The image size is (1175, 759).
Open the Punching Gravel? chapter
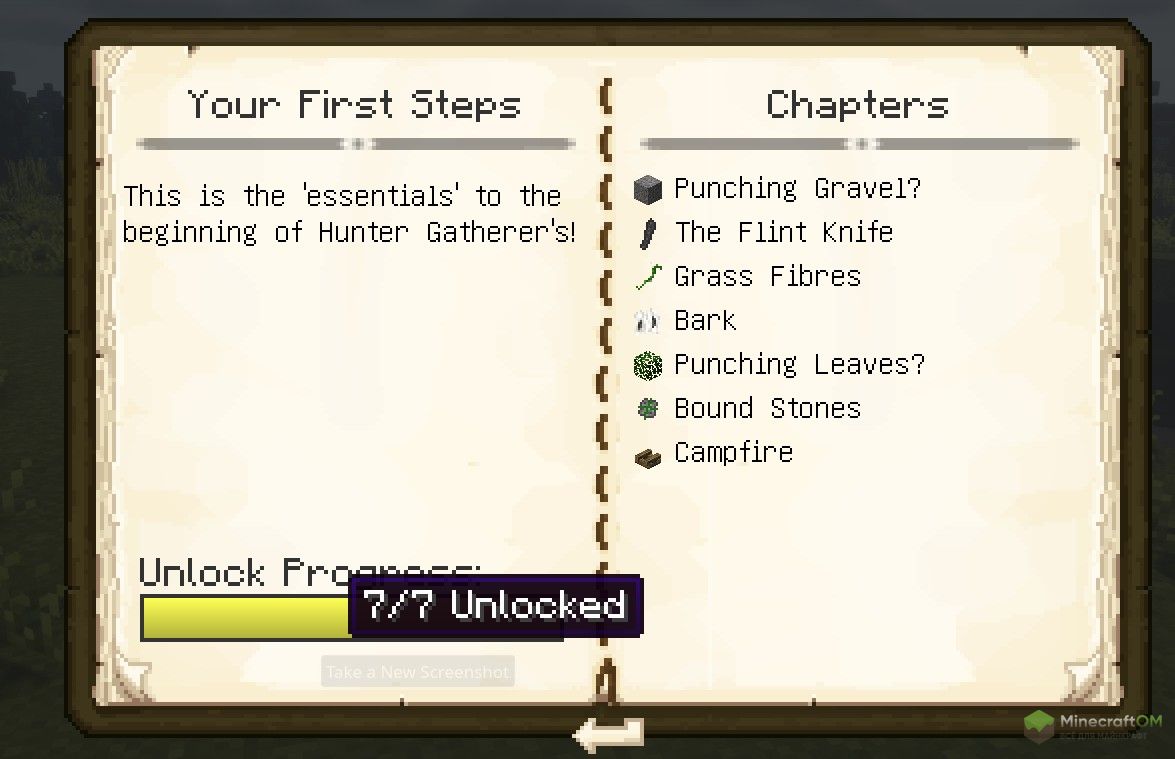point(796,188)
